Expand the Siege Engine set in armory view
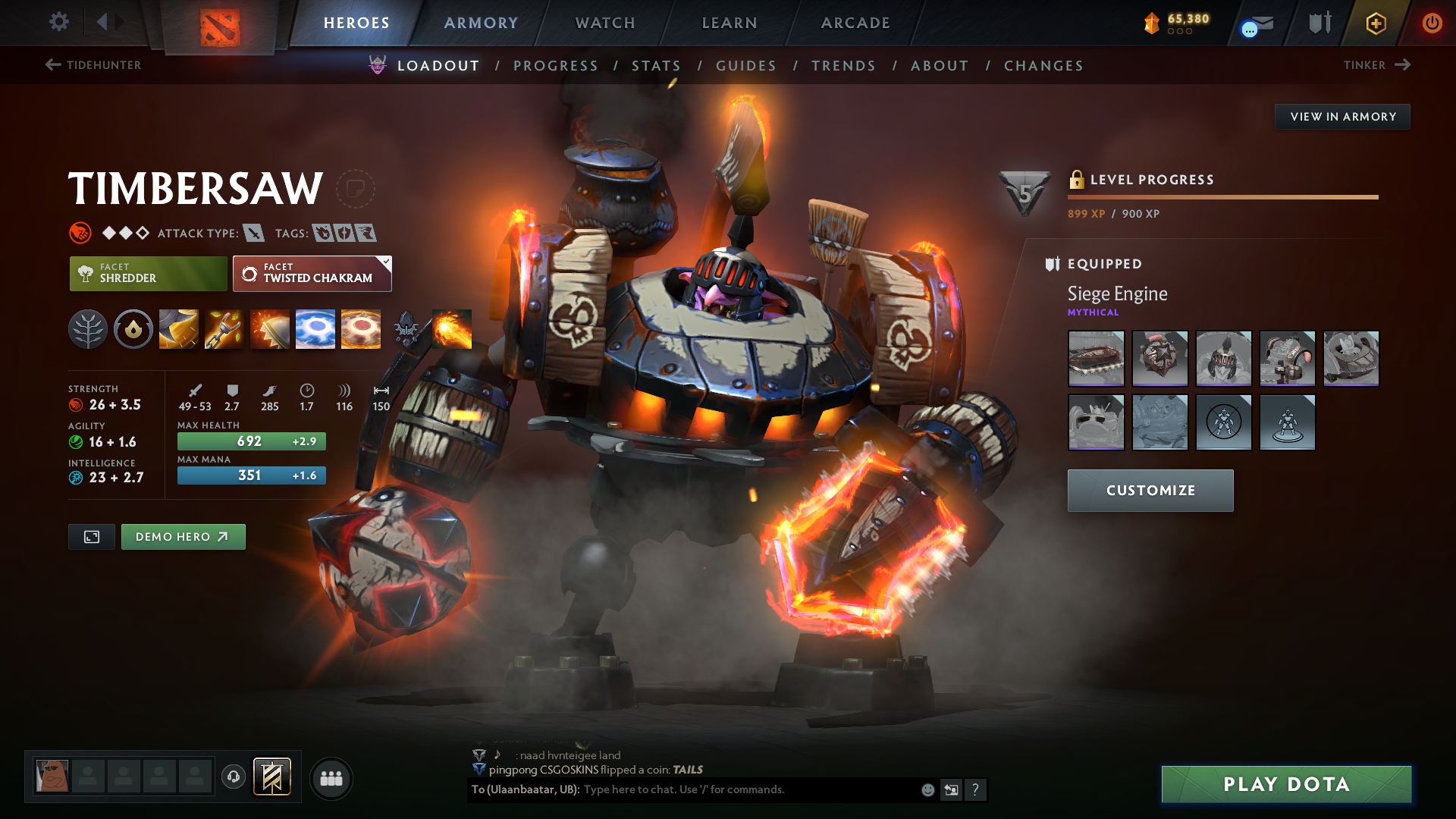Screen dimensions: 1456x819 click(x=1117, y=294)
